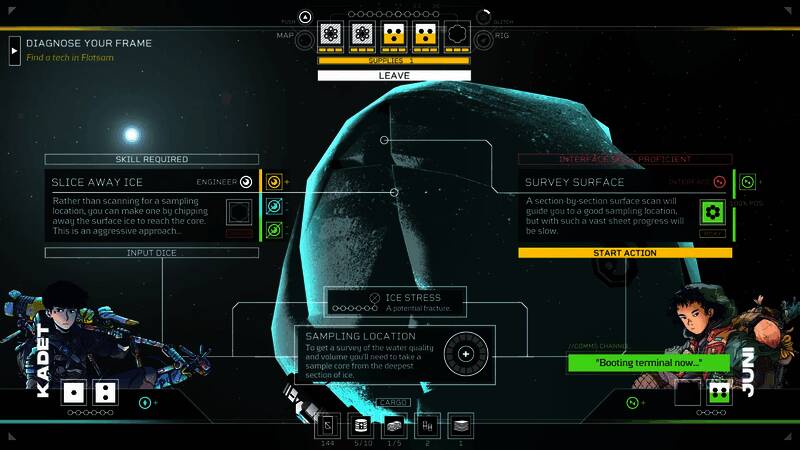Select the Sampling Location panel
Viewport: 800px width, 450px height.
(x=392, y=355)
